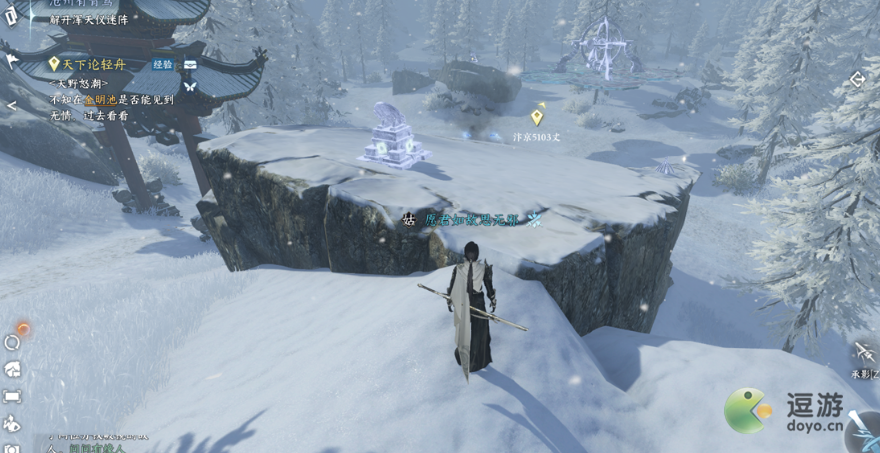
Task: Click the exit arrow icon at right edge
Action: pos(857,79)
